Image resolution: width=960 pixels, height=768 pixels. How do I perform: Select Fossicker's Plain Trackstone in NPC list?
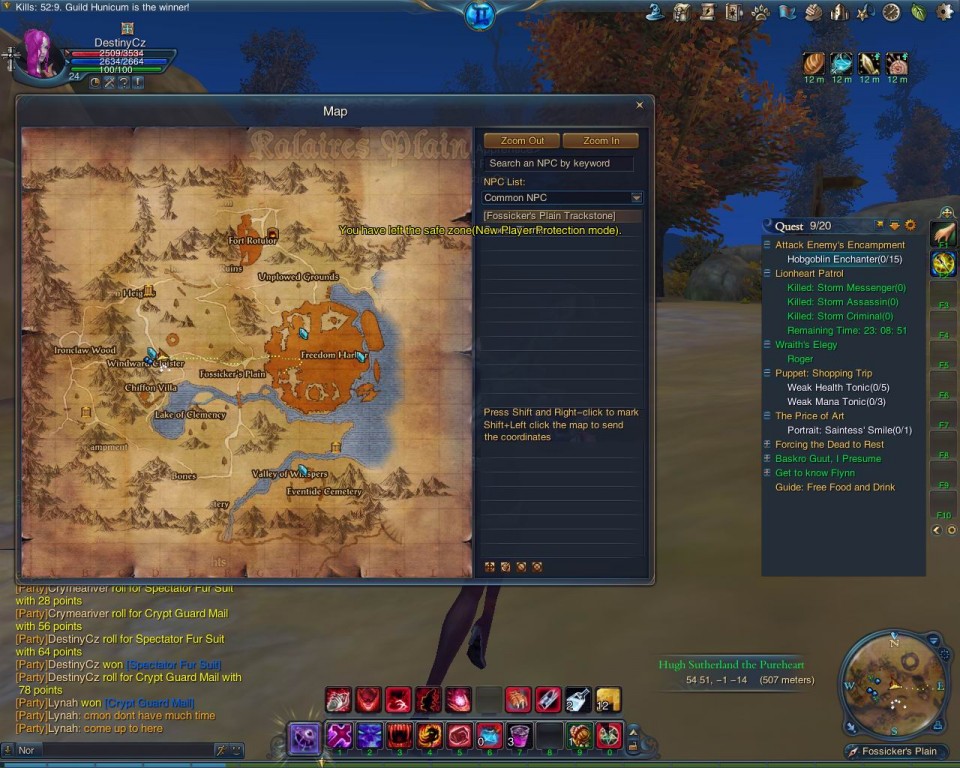coord(549,216)
